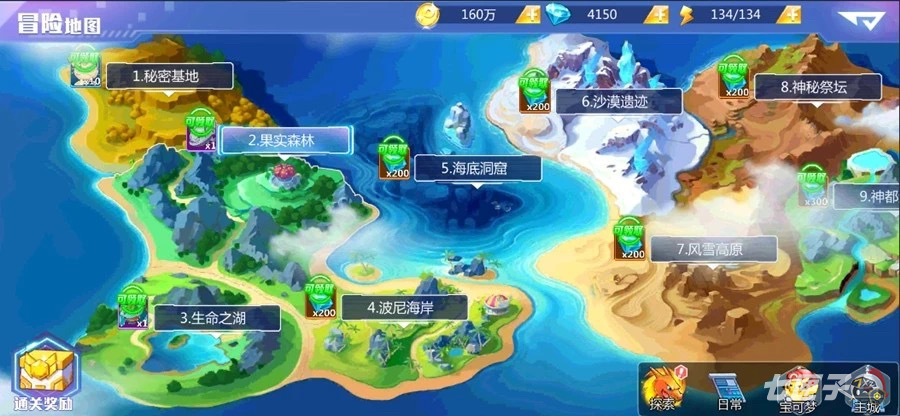
Task: Open the 日常 daily tasks
Action: pos(730,387)
